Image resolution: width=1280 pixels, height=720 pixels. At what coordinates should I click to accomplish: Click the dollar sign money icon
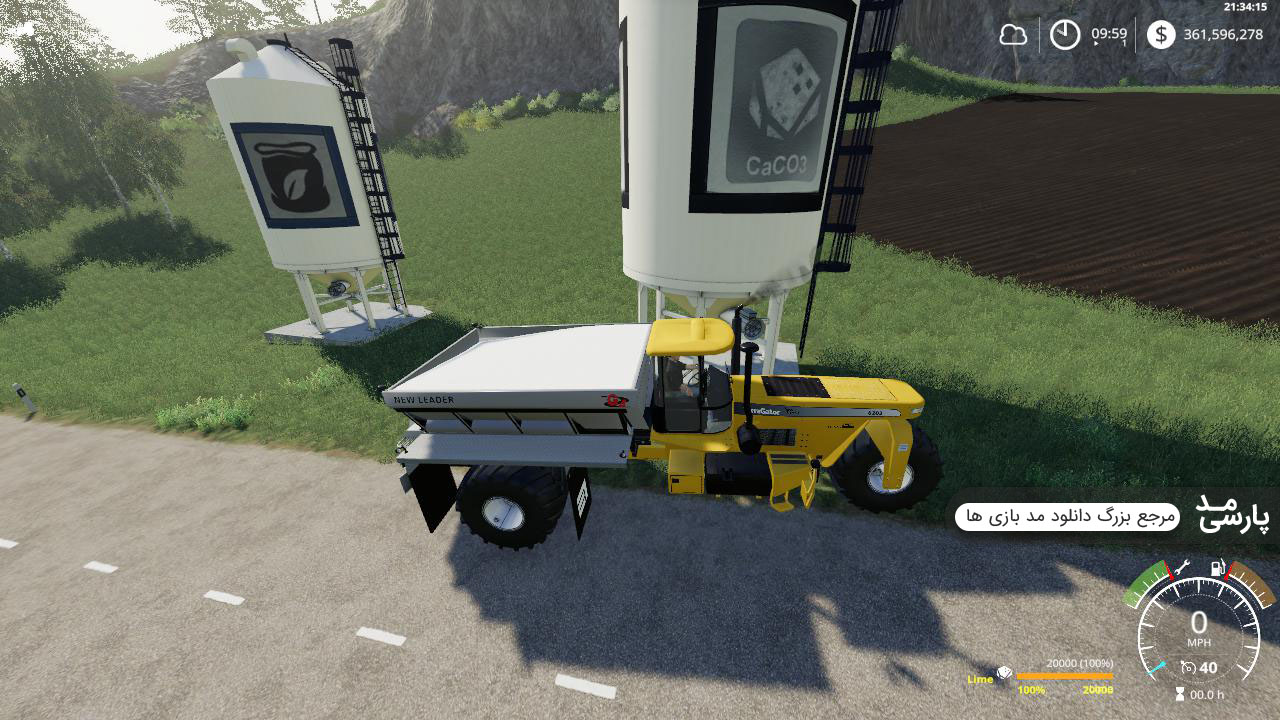click(1160, 35)
